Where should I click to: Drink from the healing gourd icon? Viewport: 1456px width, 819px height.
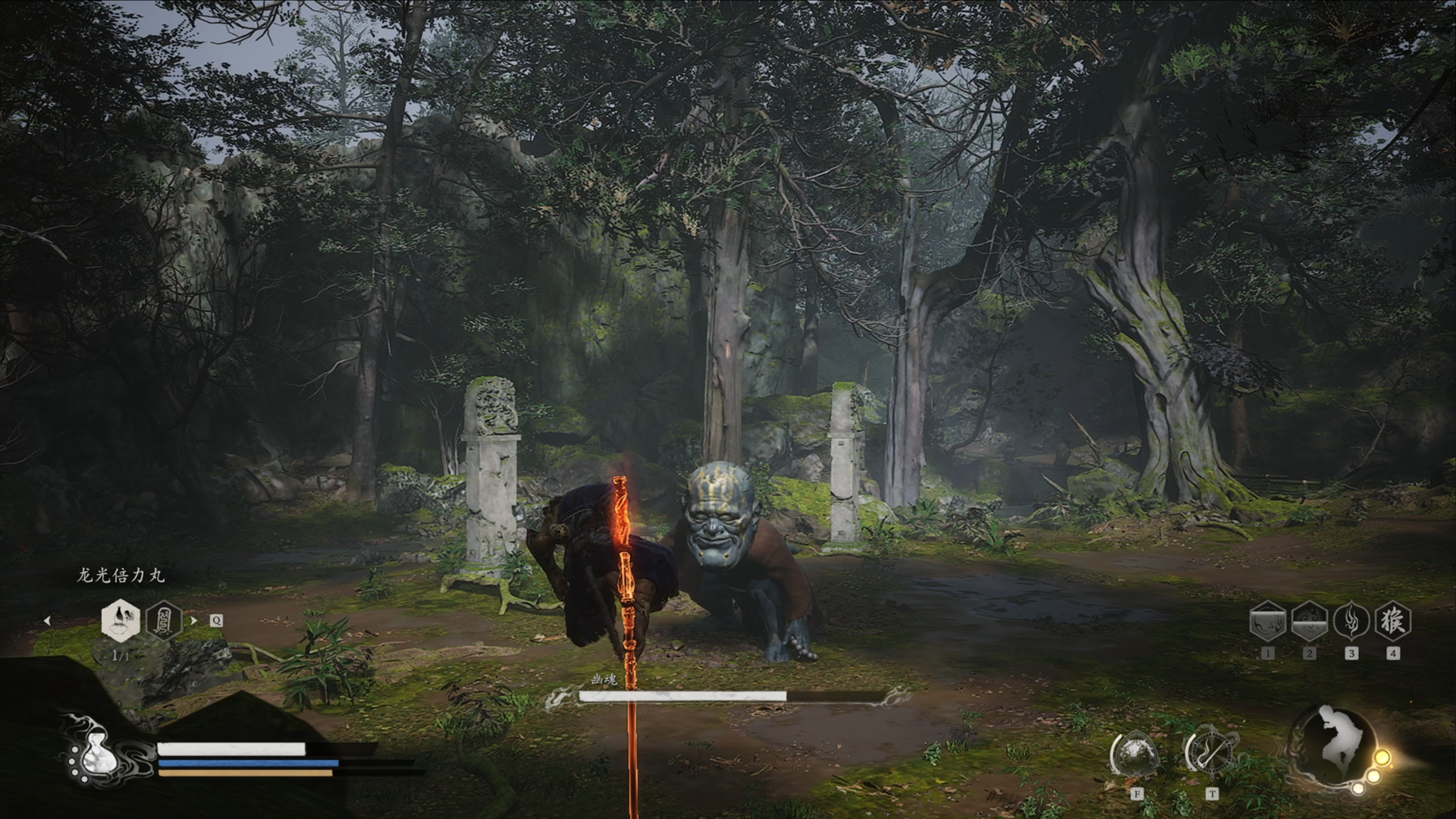97,752
